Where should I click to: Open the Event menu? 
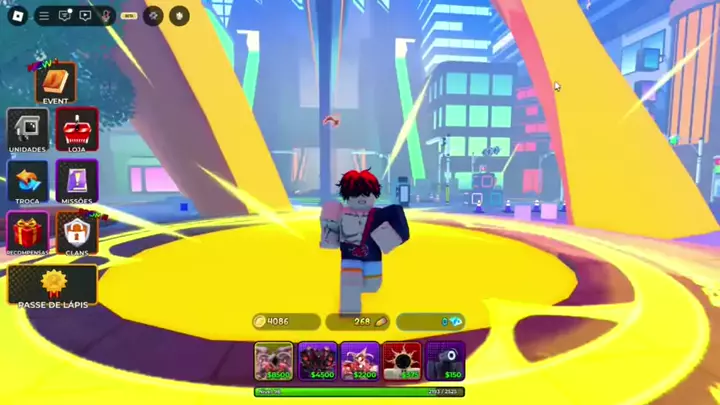[x=55, y=84]
